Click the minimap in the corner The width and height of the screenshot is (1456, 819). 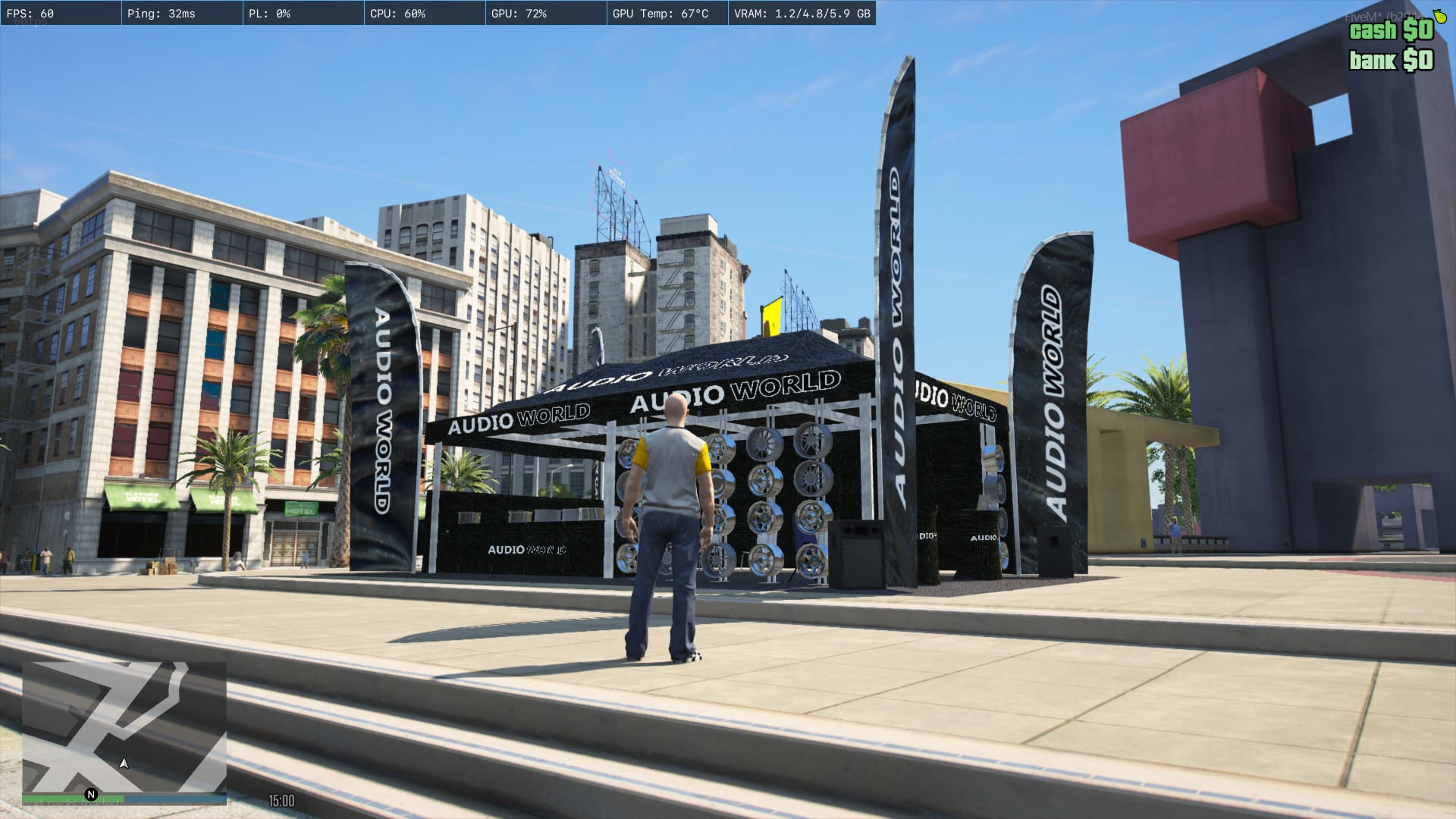tap(124, 726)
